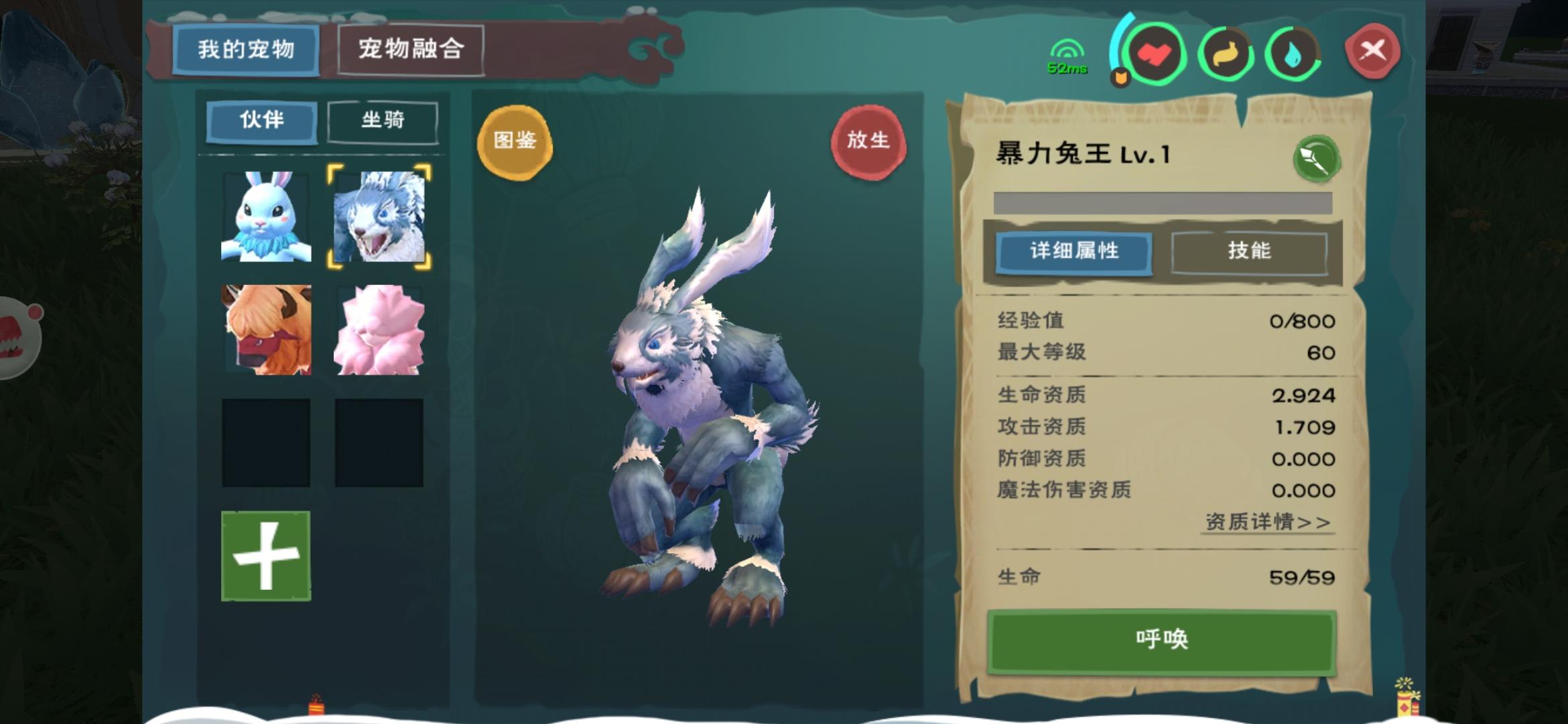Switch to the 我的宠物 tab
1568x724 pixels.
coord(247,48)
